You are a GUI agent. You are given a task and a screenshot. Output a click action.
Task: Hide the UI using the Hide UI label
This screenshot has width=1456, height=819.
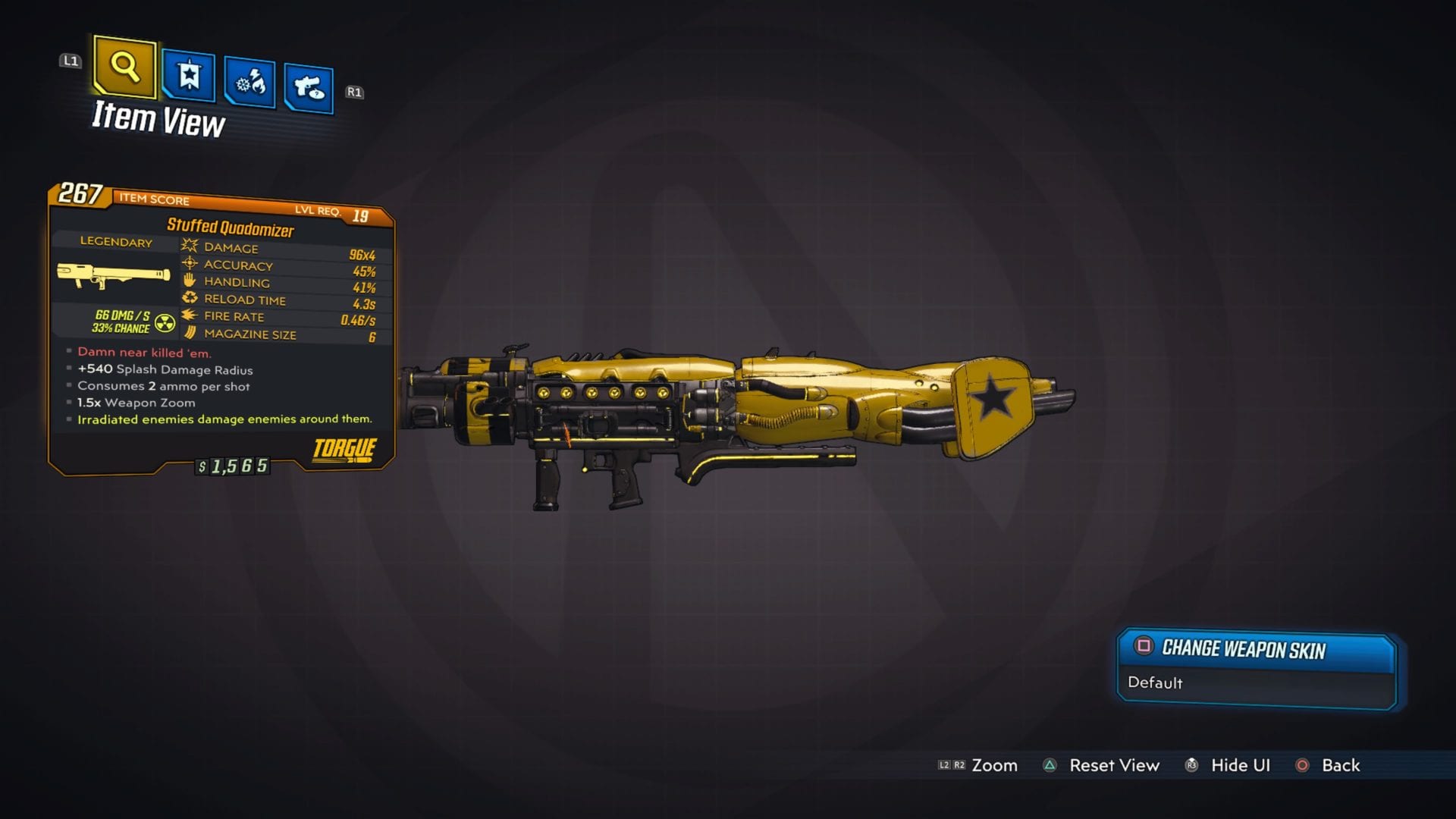click(1239, 766)
